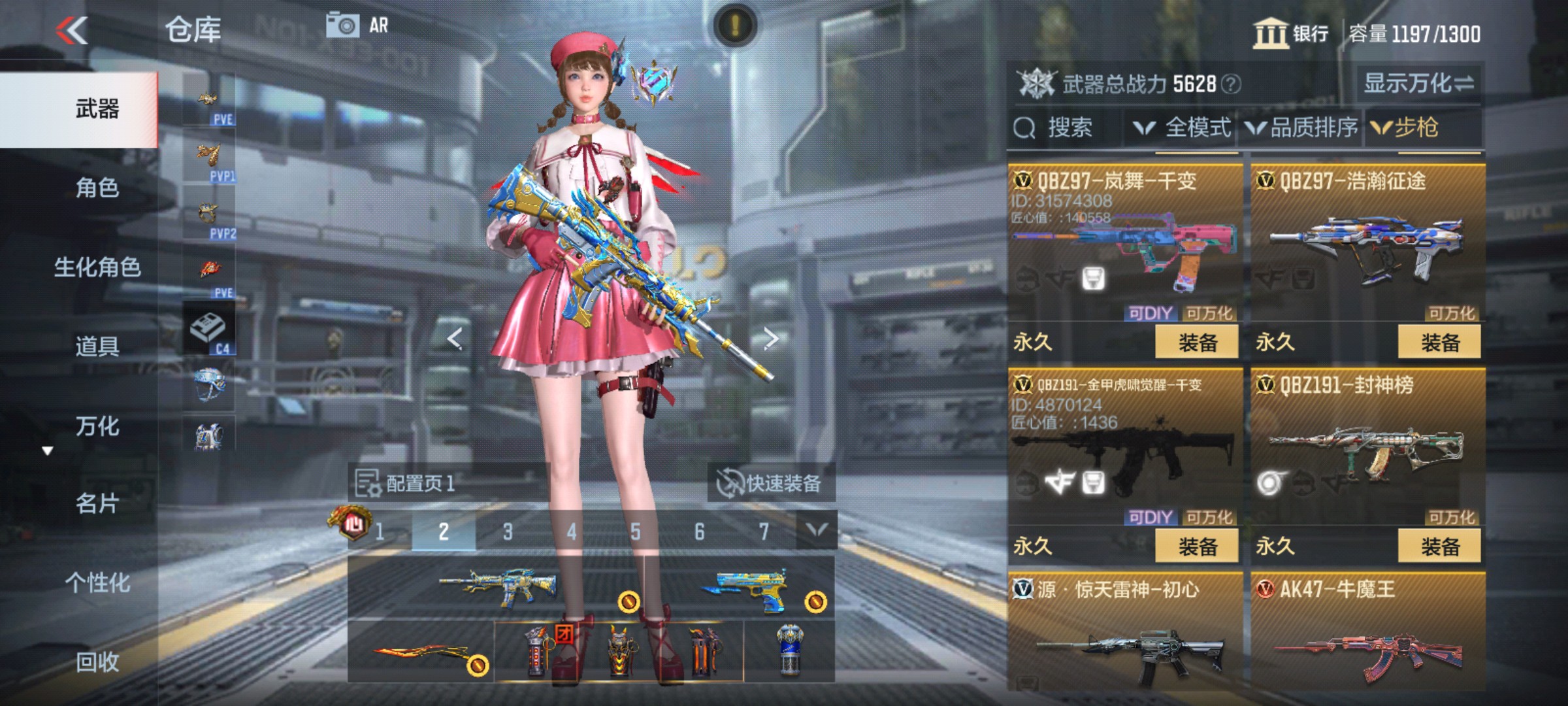Switch to the 万化 tab in the sidebar
Viewport: 1568px width, 706px height.
[x=96, y=426]
